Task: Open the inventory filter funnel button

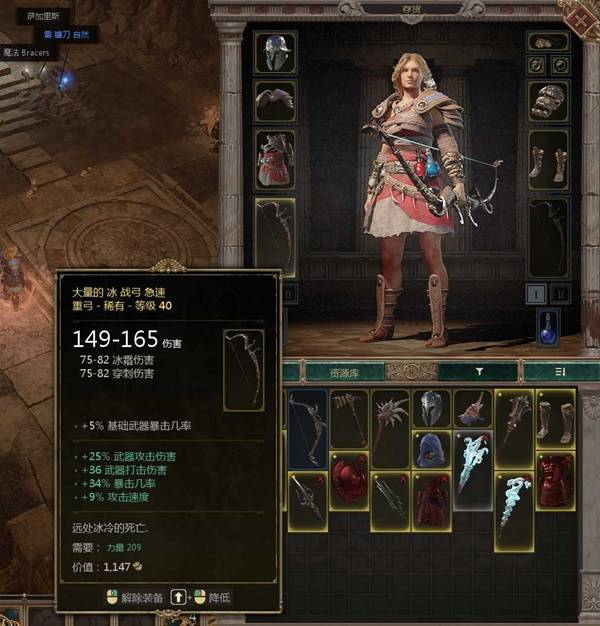Action: (479, 372)
